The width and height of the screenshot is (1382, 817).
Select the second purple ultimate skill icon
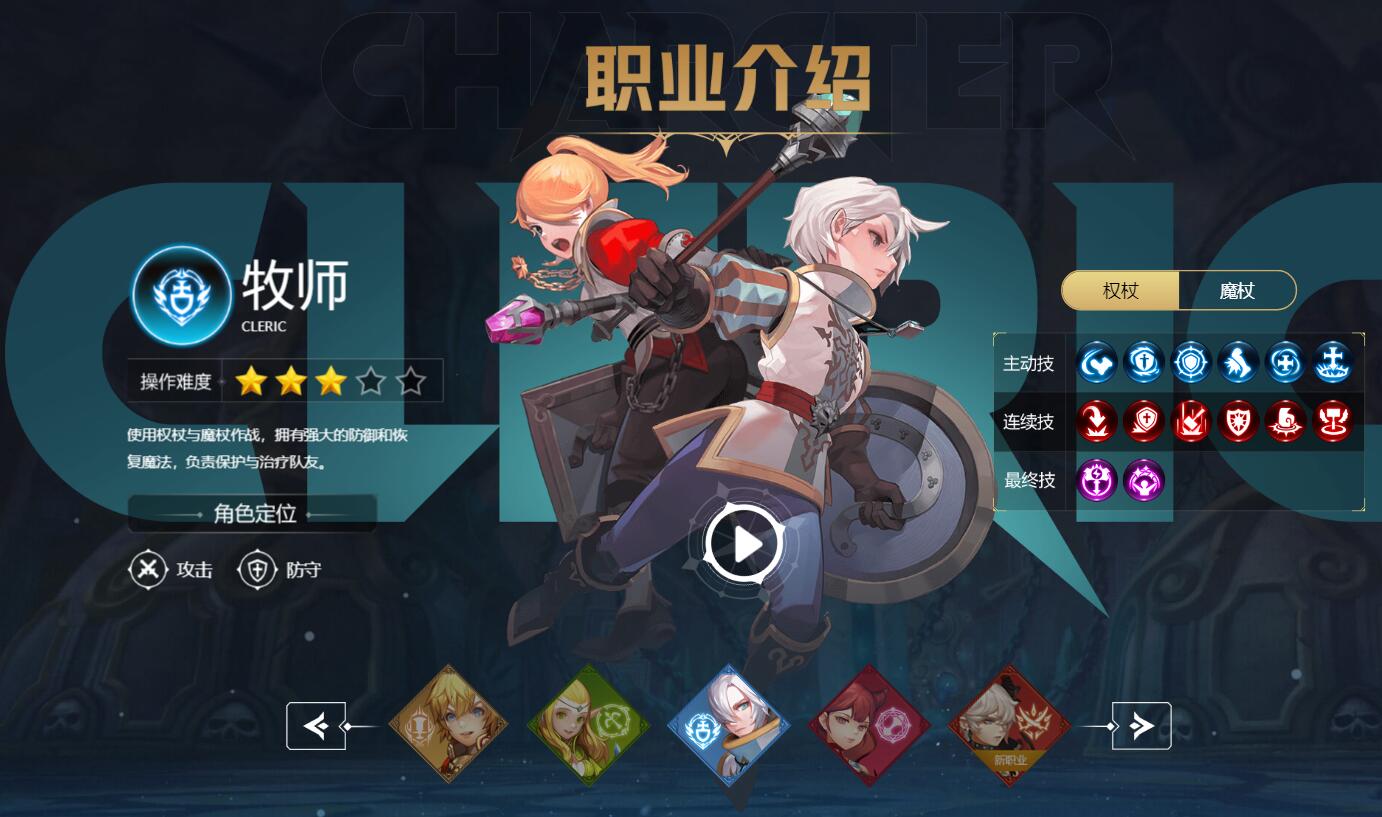click(1143, 481)
